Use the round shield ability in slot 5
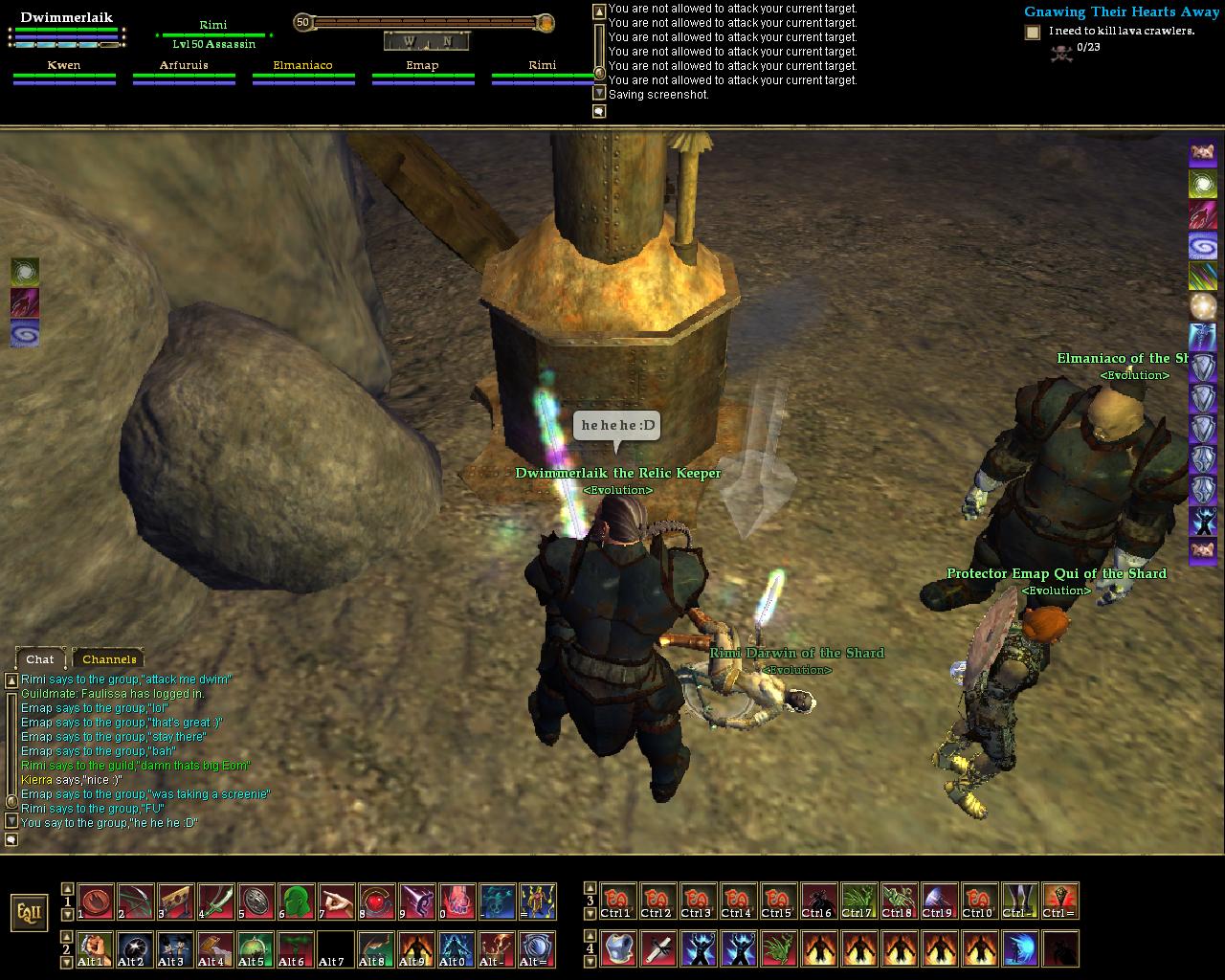This screenshot has width=1225, height=980. point(256,902)
